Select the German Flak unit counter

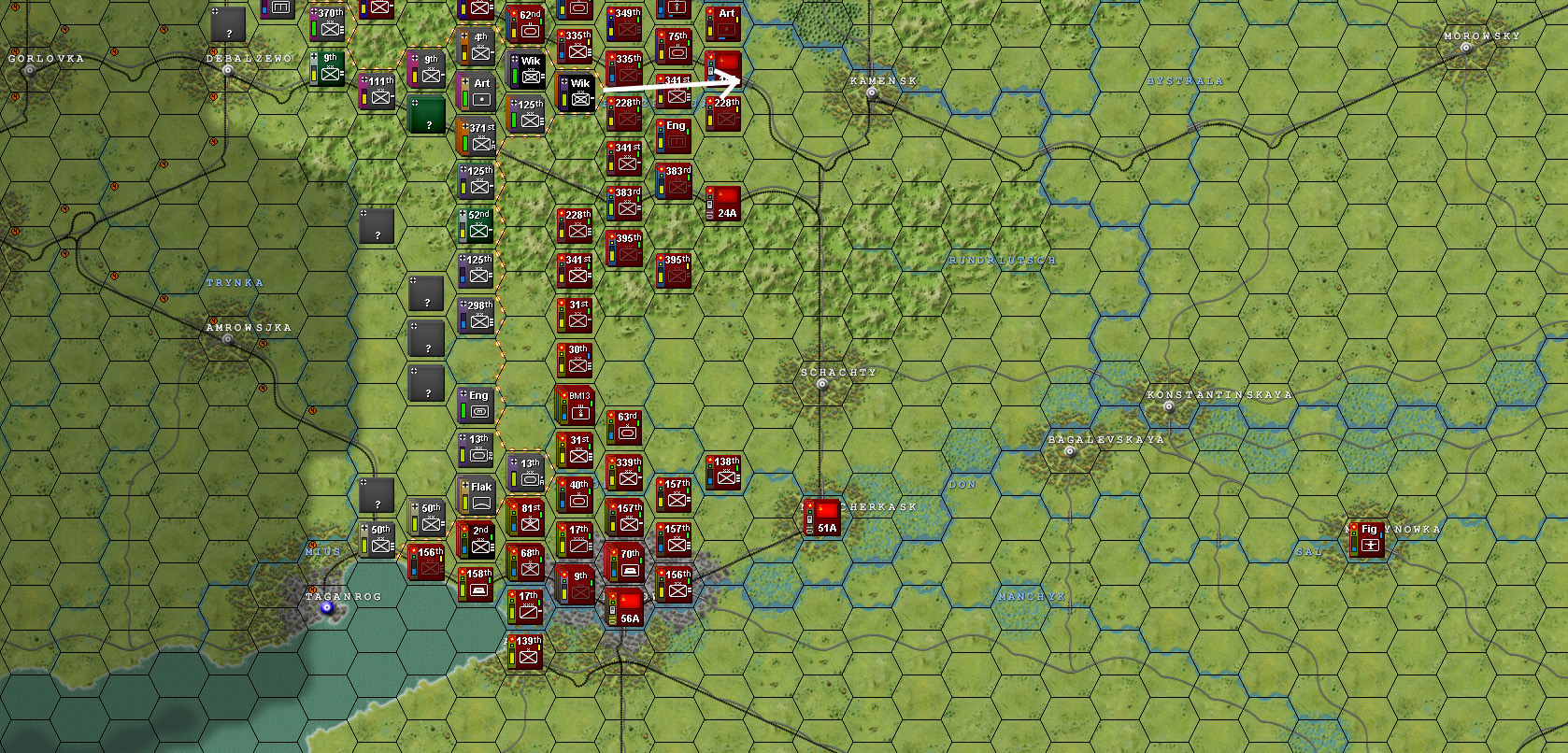tap(478, 493)
